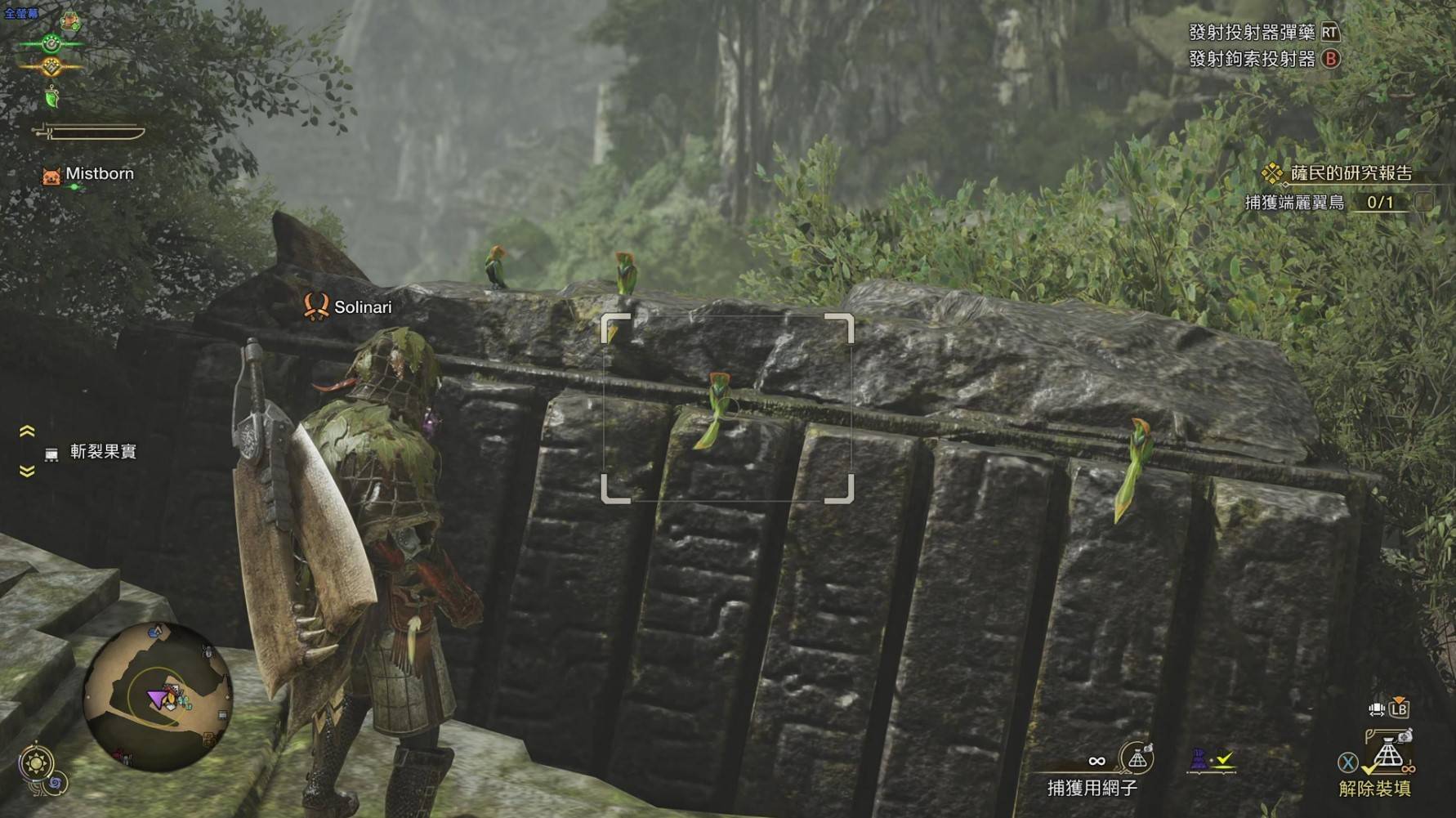Click the hunter status icon at top
The width and height of the screenshot is (1456, 818).
71,20
